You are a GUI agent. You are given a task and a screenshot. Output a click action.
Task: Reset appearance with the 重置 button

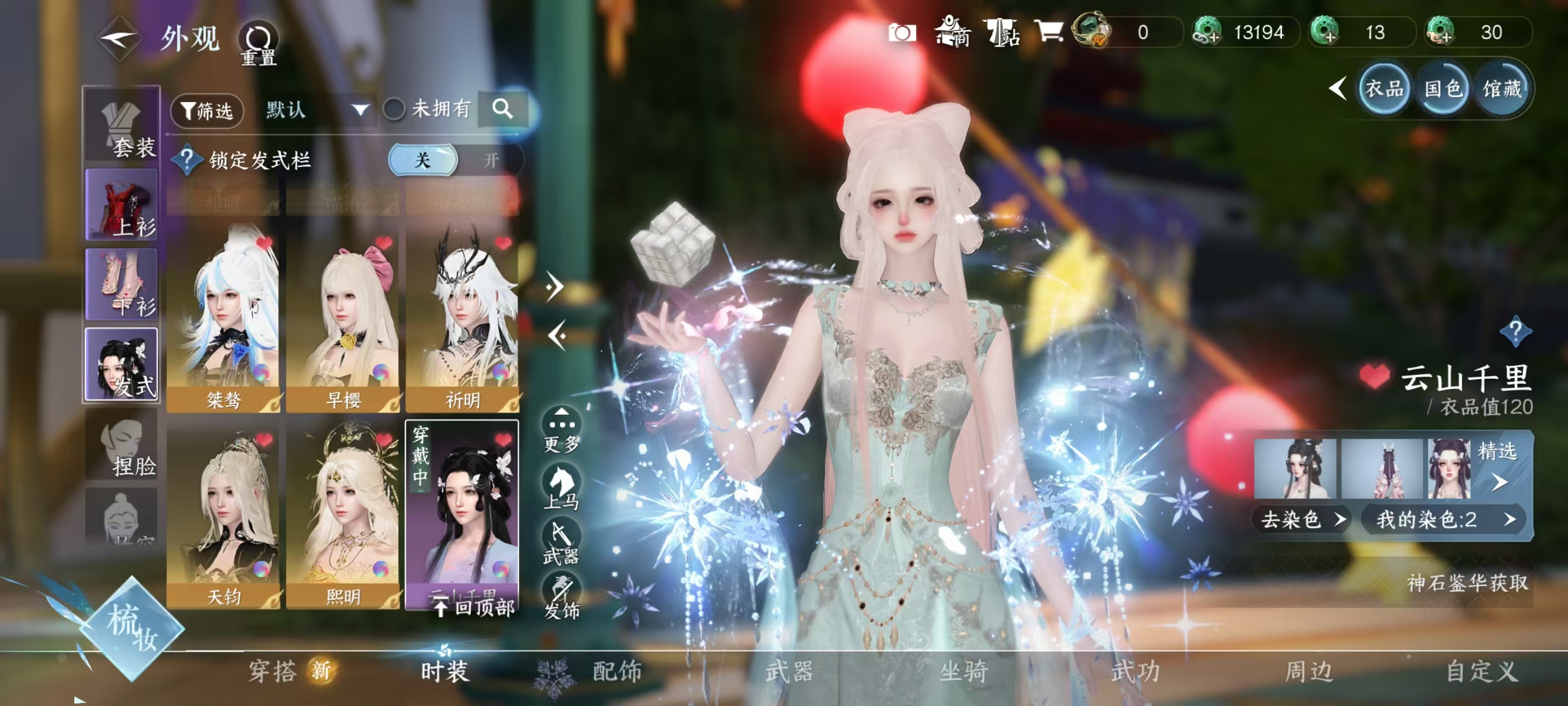coord(258,44)
